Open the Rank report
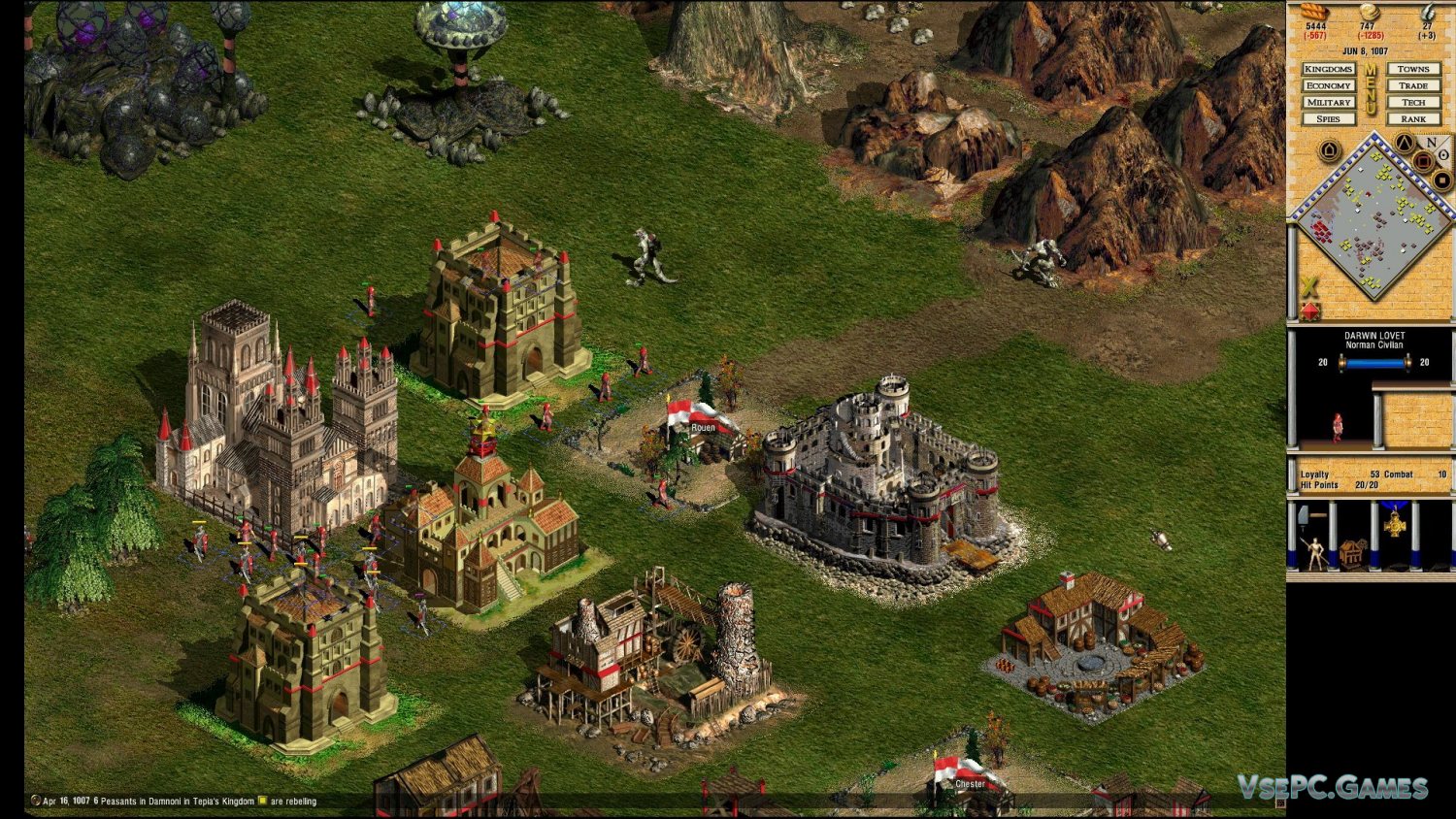This screenshot has height=819, width=1456. pyautogui.click(x=1413, y=118)
